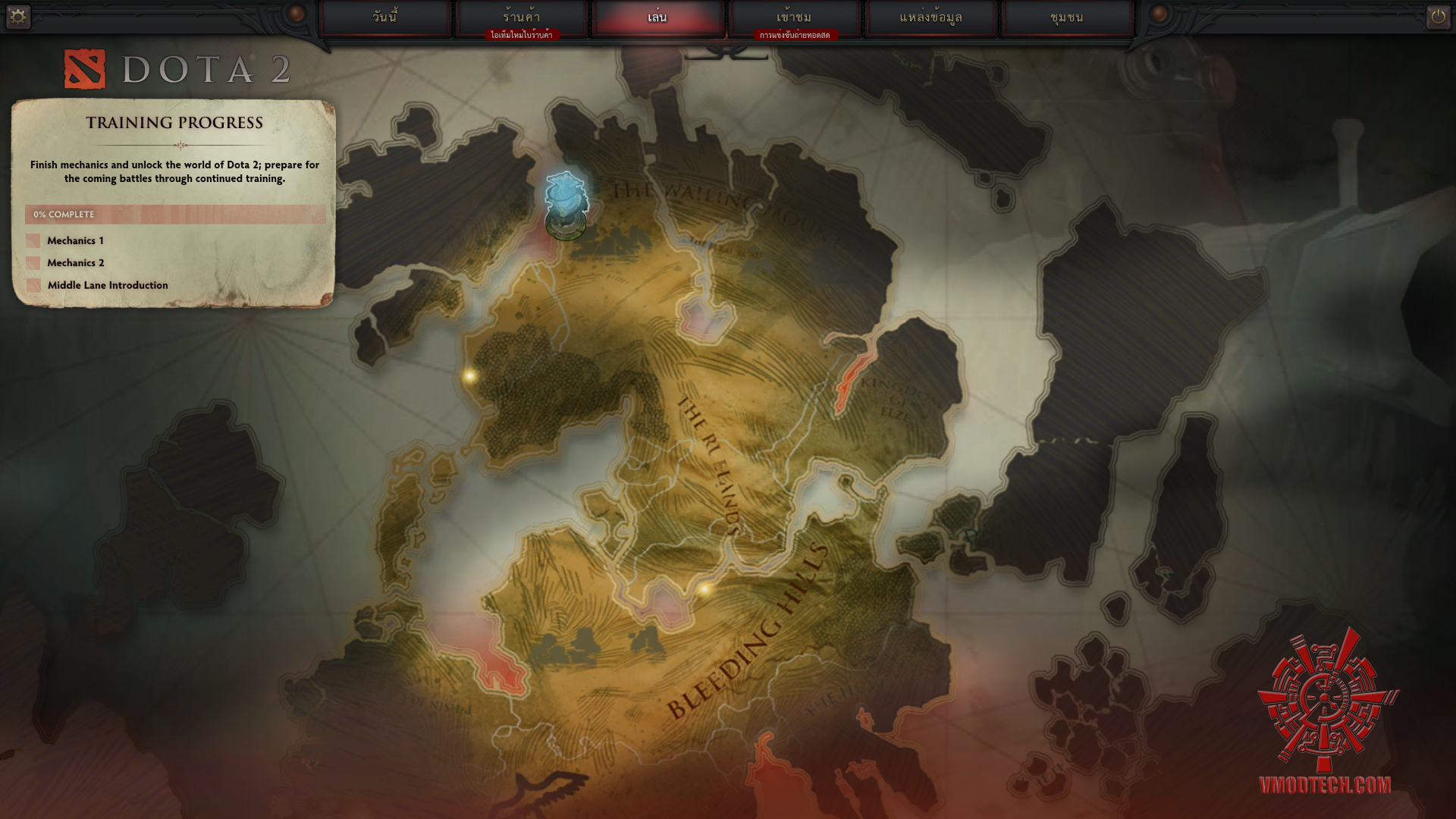
Task: Open the gear settings menu
Action: point(17,16)
